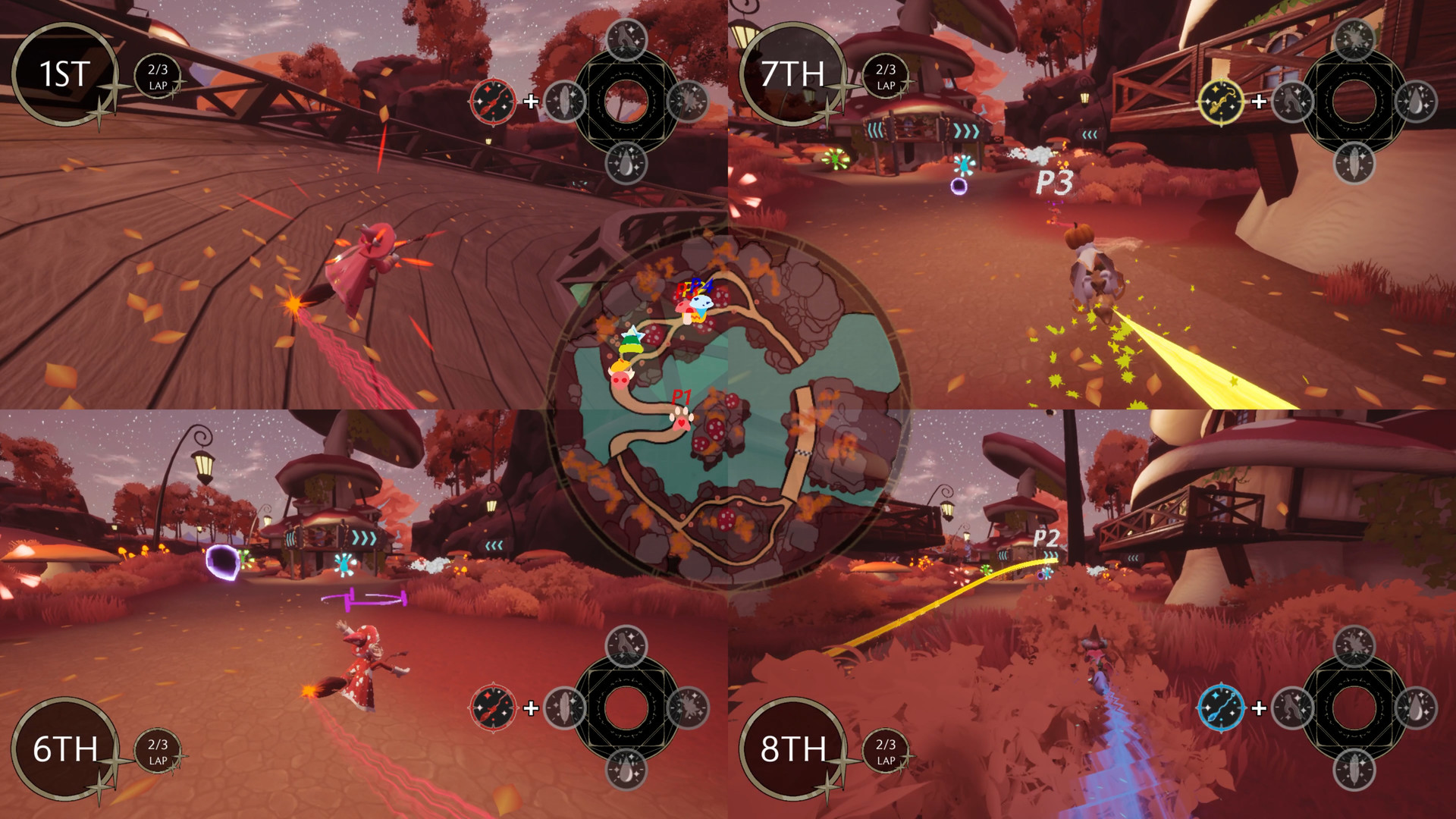This screenshot has height=819, width=1456.
Task: Select the paw spell icon on P2's rune wheel
Action: 1292,102
